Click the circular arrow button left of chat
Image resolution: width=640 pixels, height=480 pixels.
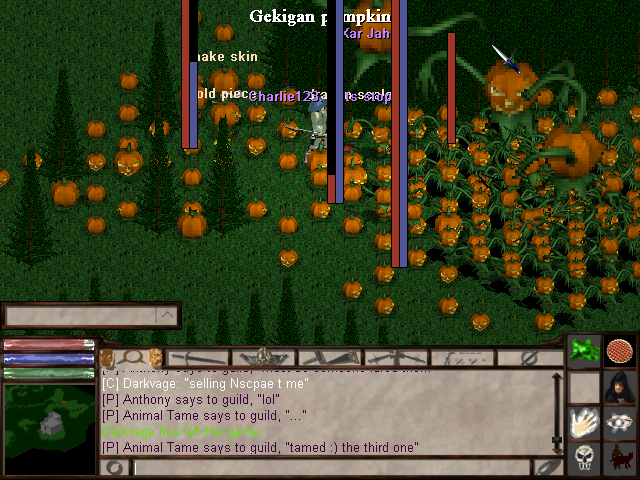pos(116,467)
